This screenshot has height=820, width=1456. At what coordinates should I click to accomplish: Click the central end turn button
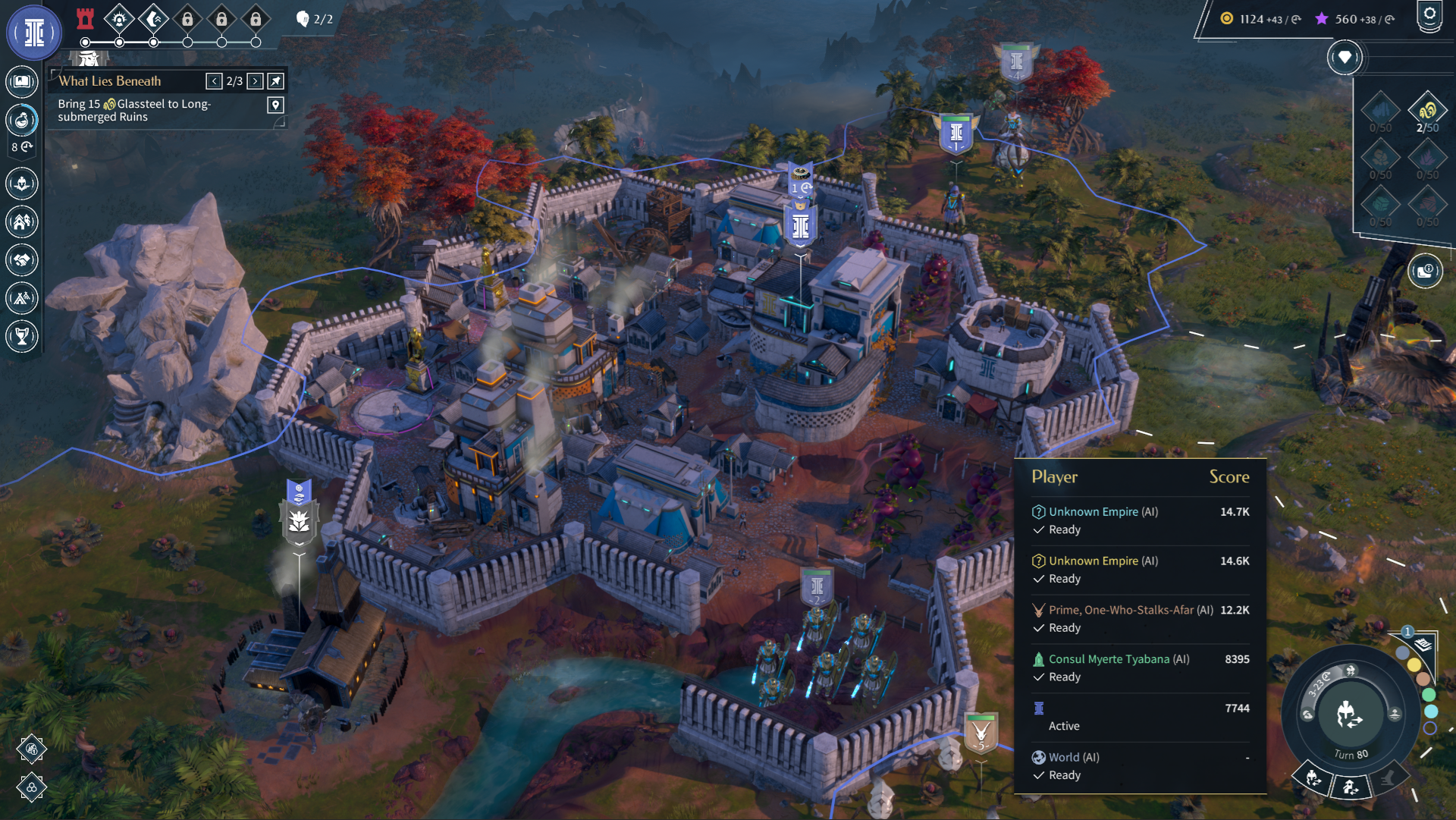[x=1350, y=715]
